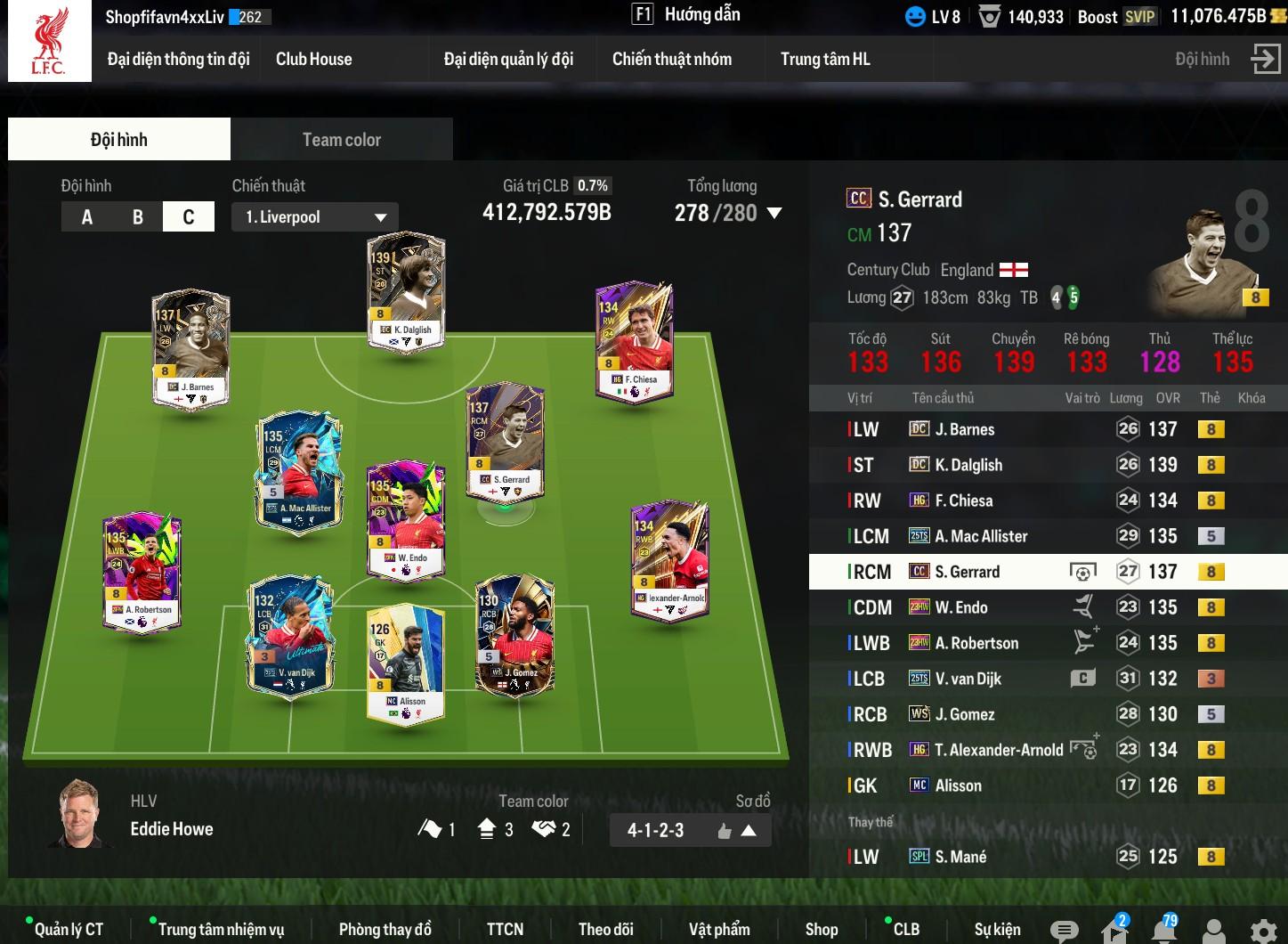Open the settings gear icon

(x=1262, y=931)
